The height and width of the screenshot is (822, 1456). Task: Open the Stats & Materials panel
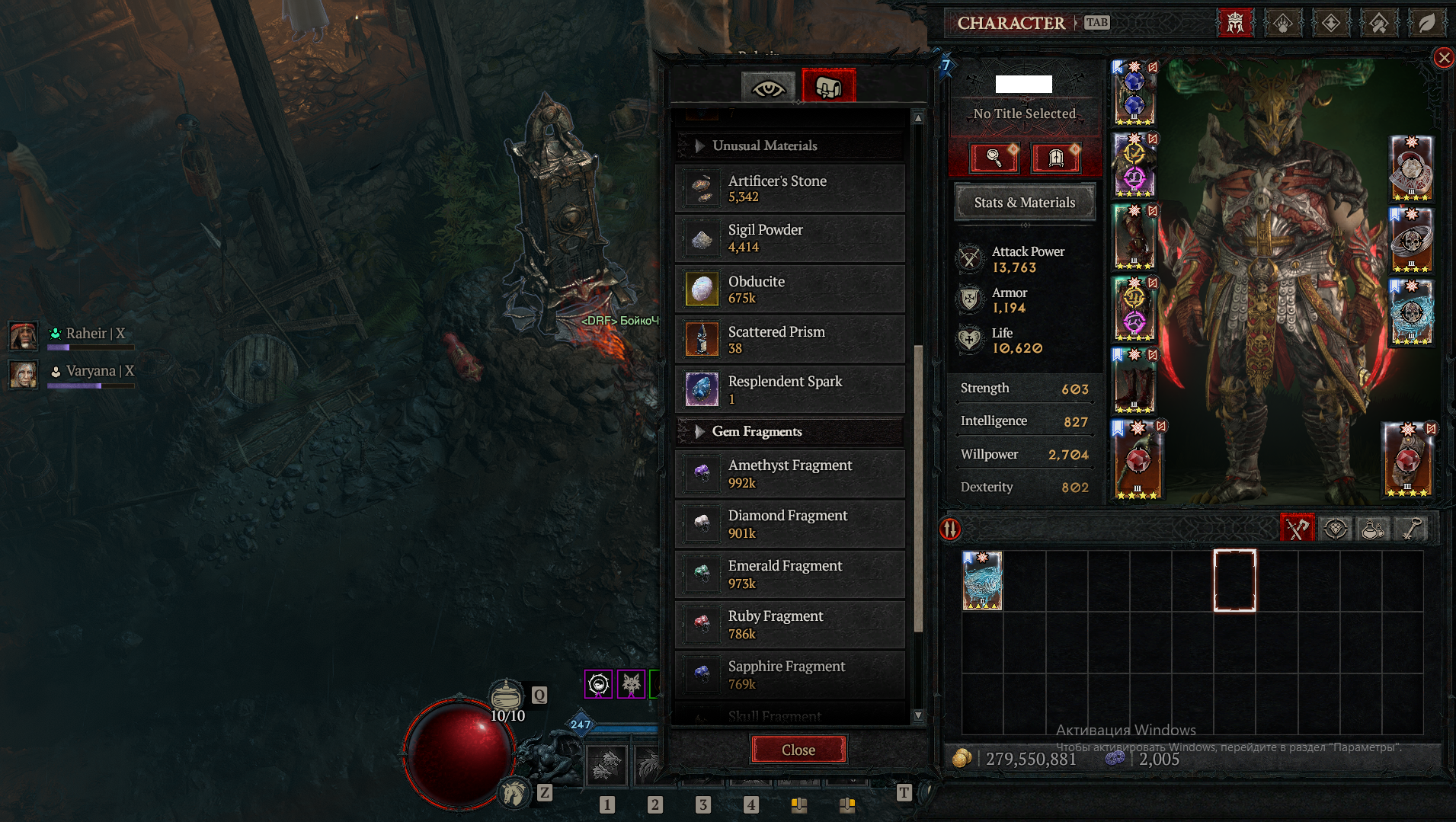[x=1024, y=203]
